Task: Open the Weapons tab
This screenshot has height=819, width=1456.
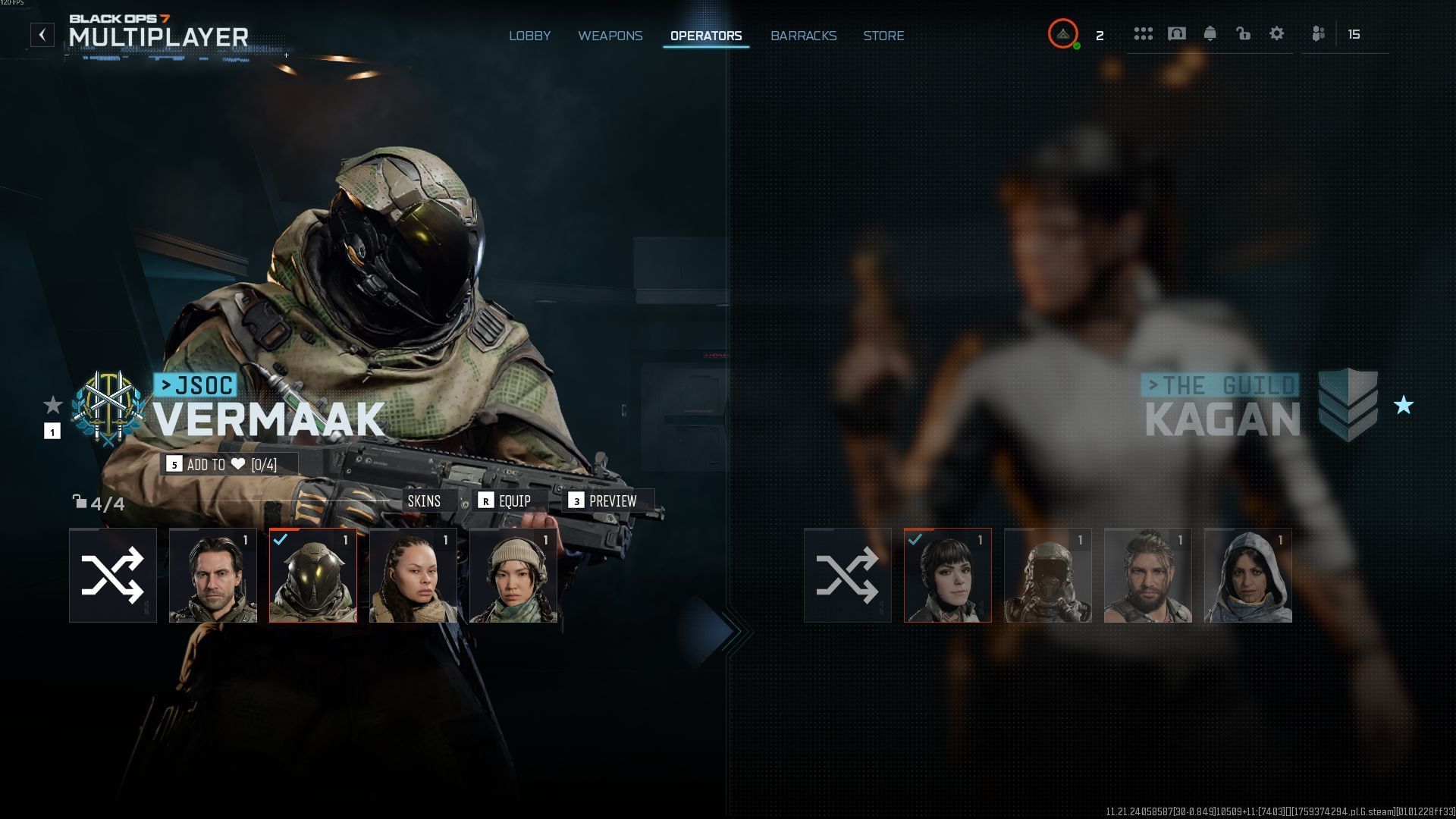Action: (x=610, y=36)
